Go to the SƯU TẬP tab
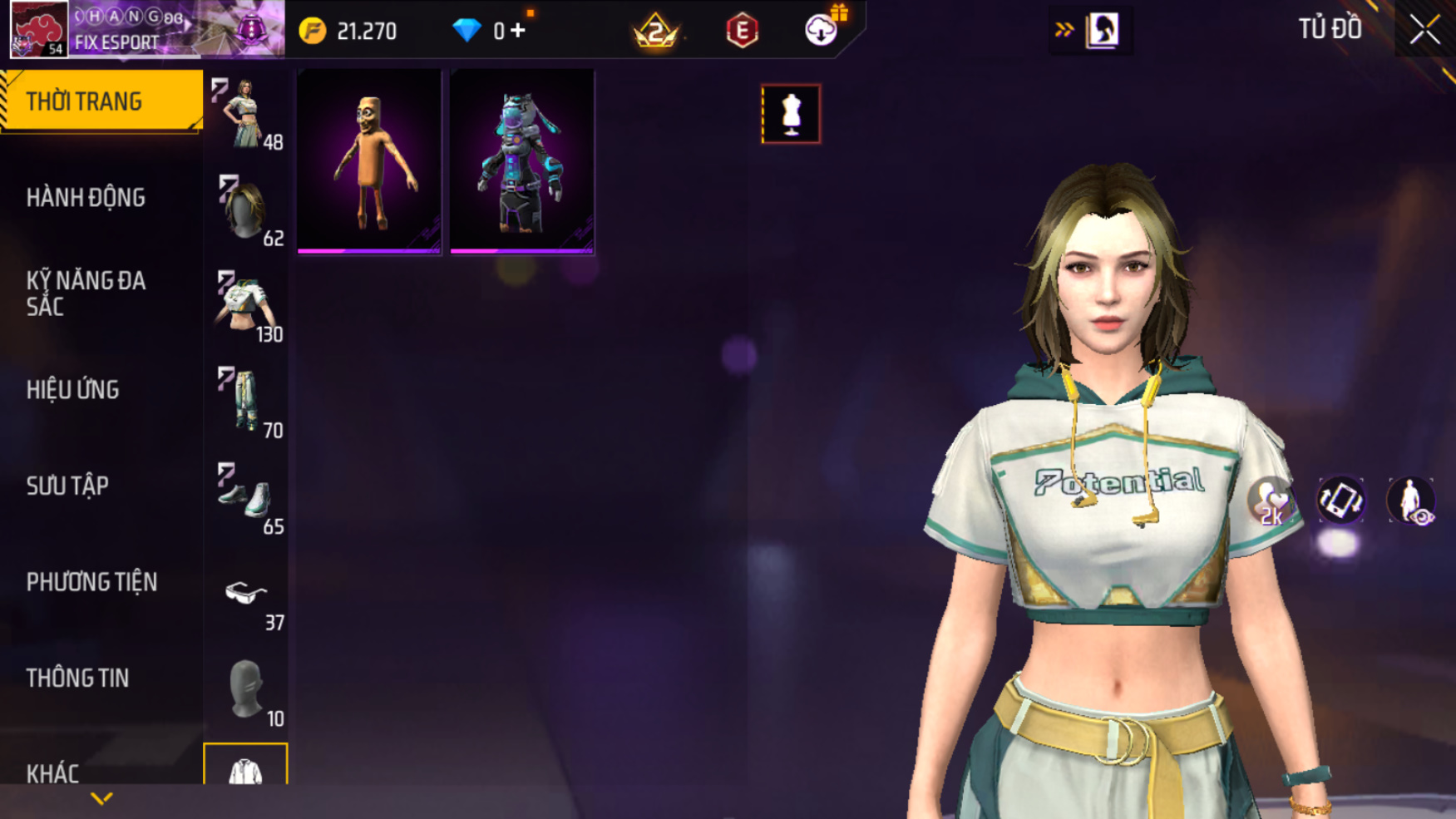The image size is (1456, 819). click(67, 486)
